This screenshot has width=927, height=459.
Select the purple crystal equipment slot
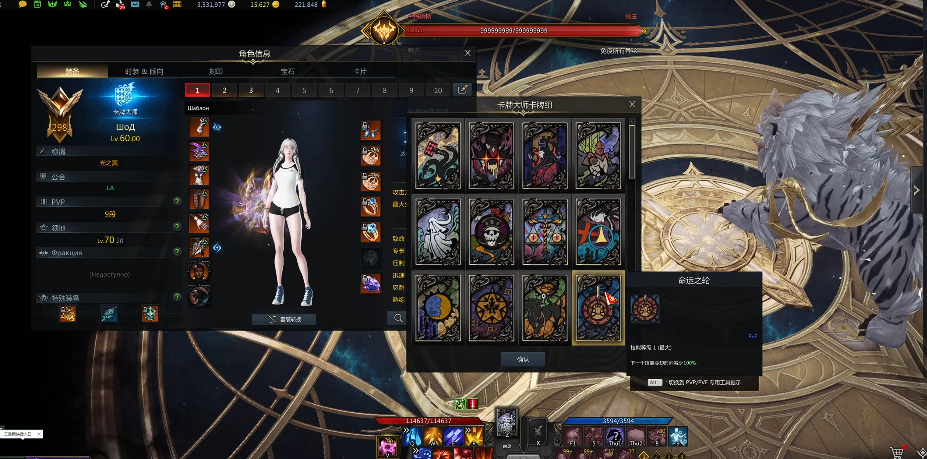(371, 283)
